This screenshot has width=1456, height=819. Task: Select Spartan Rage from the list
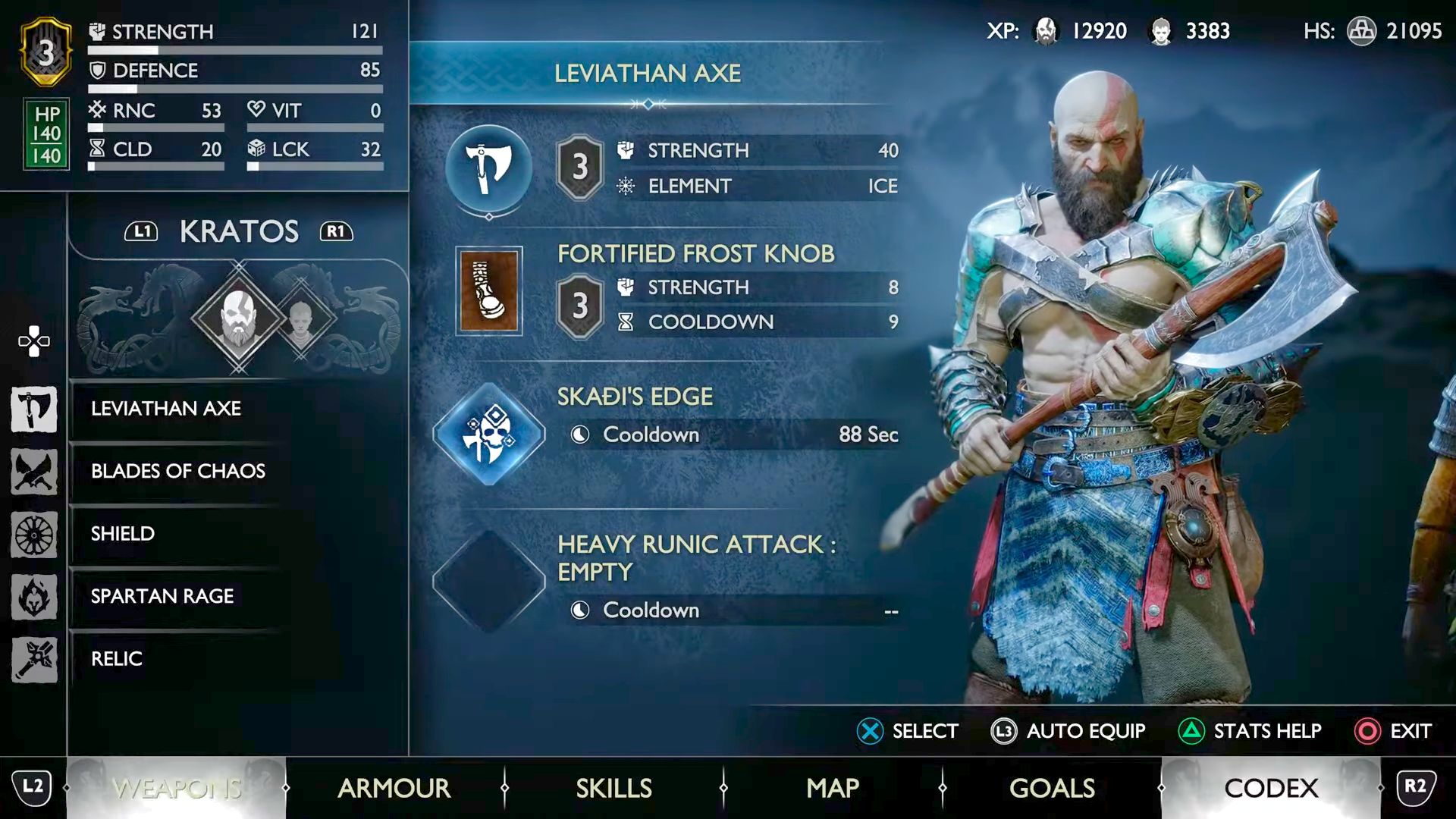click(x=162, y=596)
